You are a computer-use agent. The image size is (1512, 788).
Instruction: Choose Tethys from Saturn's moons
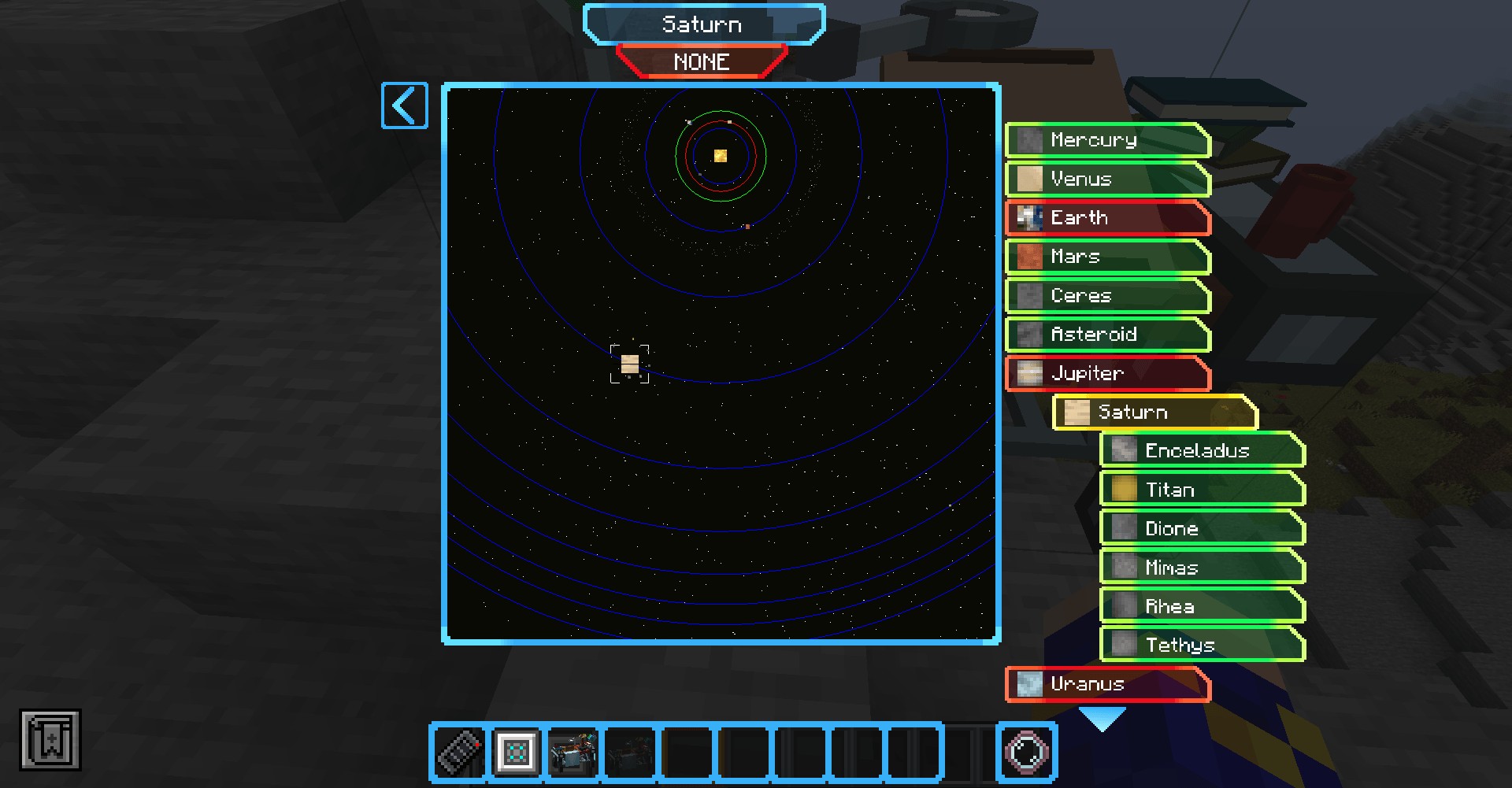1202,646
